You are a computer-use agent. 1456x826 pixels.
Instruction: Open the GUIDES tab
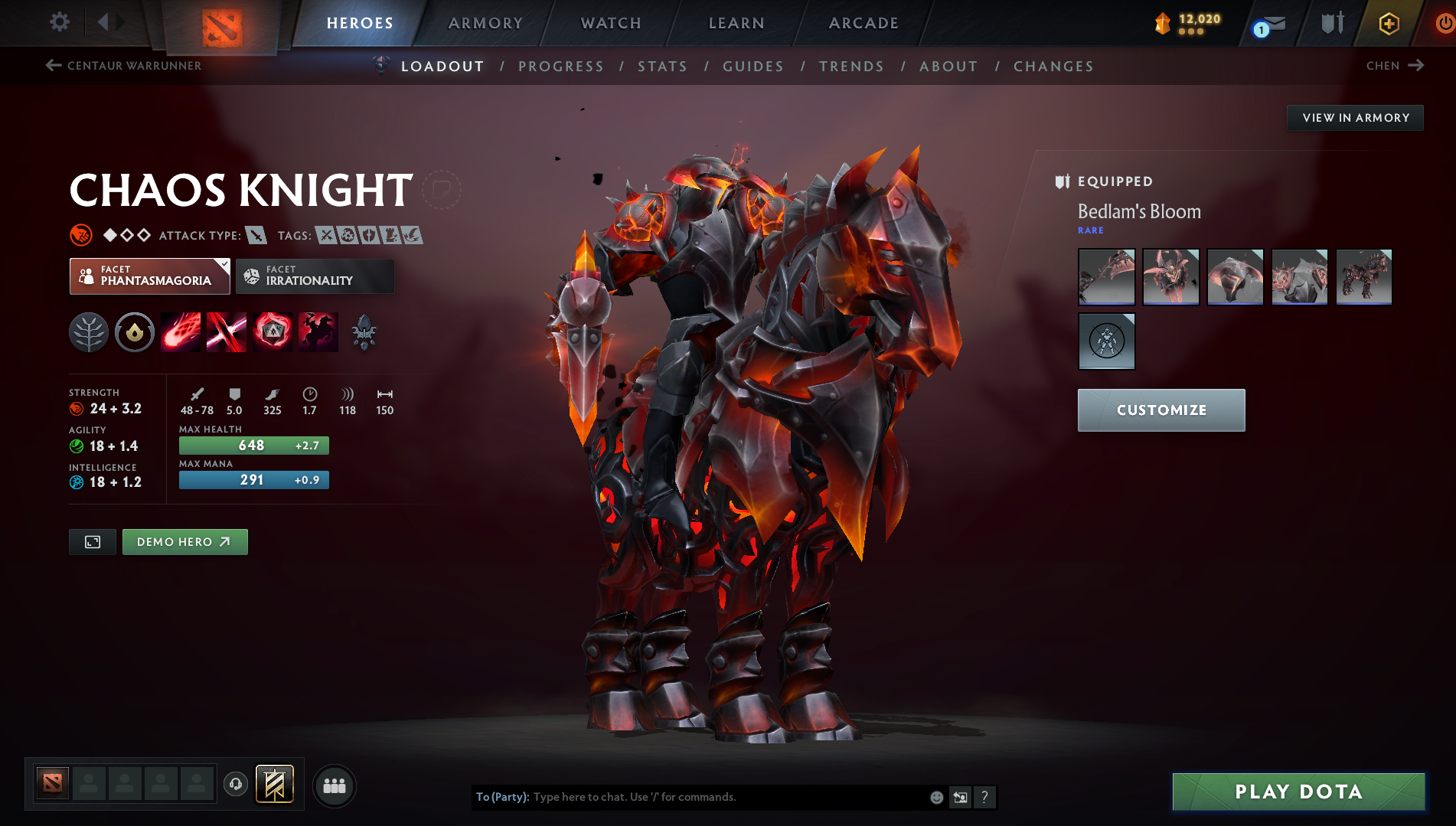click(x=752, y=67)
